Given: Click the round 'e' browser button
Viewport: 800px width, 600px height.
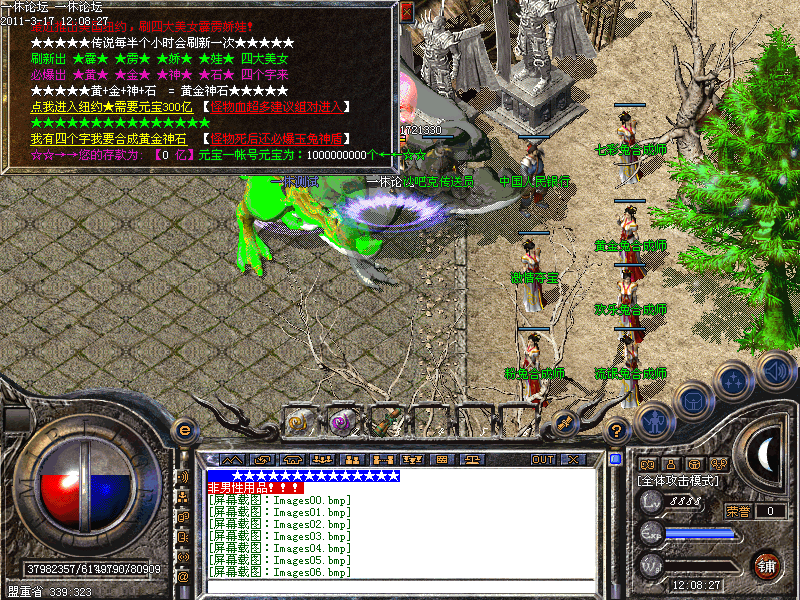Looking at the screenshot, I should (183, 430).
